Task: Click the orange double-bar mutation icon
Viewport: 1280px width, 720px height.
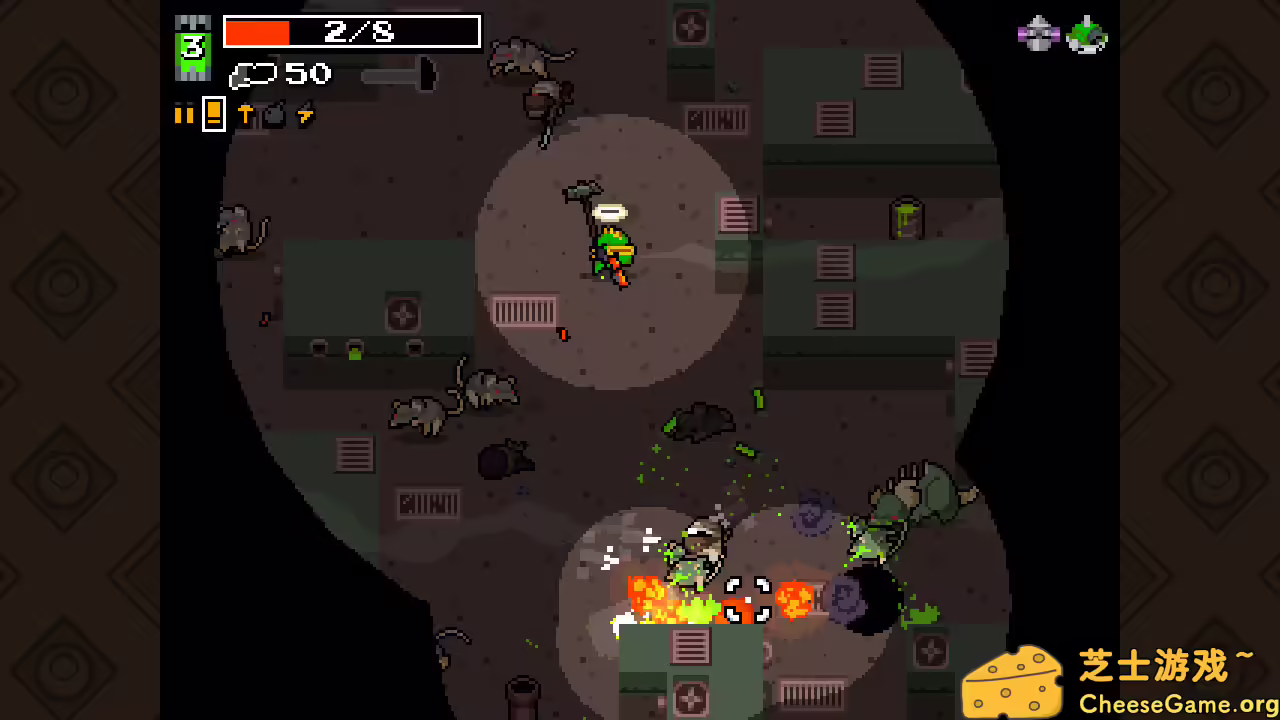Action: click(x=184, y=113)
